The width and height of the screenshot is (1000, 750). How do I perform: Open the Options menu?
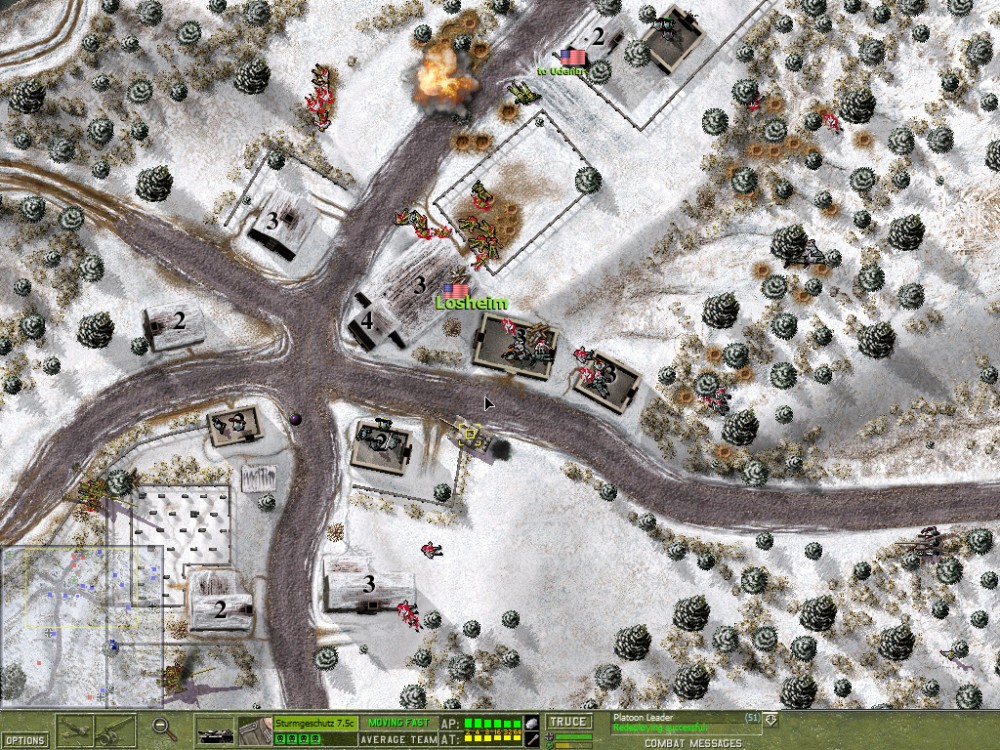coord(25,741)
